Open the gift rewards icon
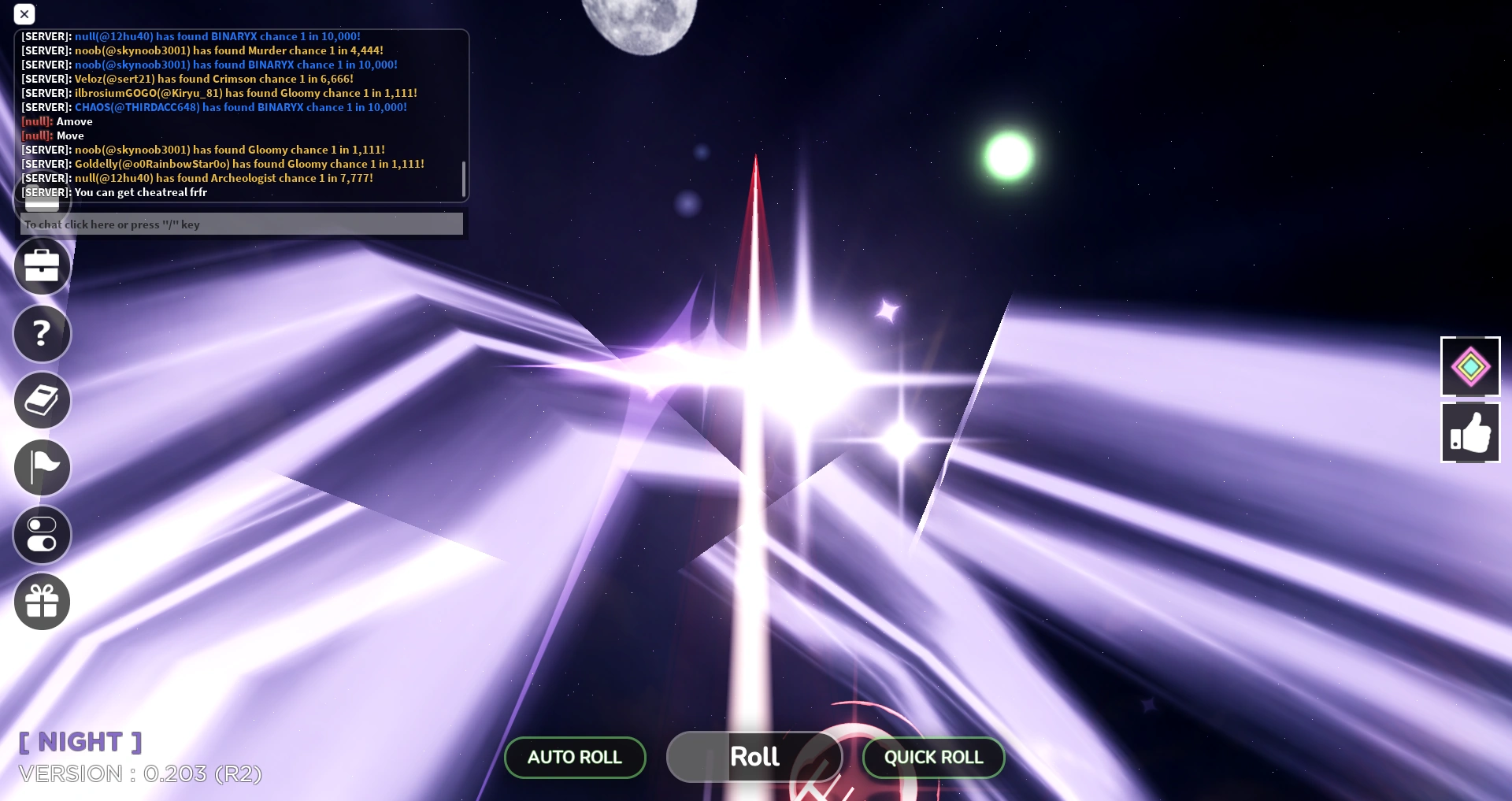This screenshot has height=801, width=1512. click(42, 601)
